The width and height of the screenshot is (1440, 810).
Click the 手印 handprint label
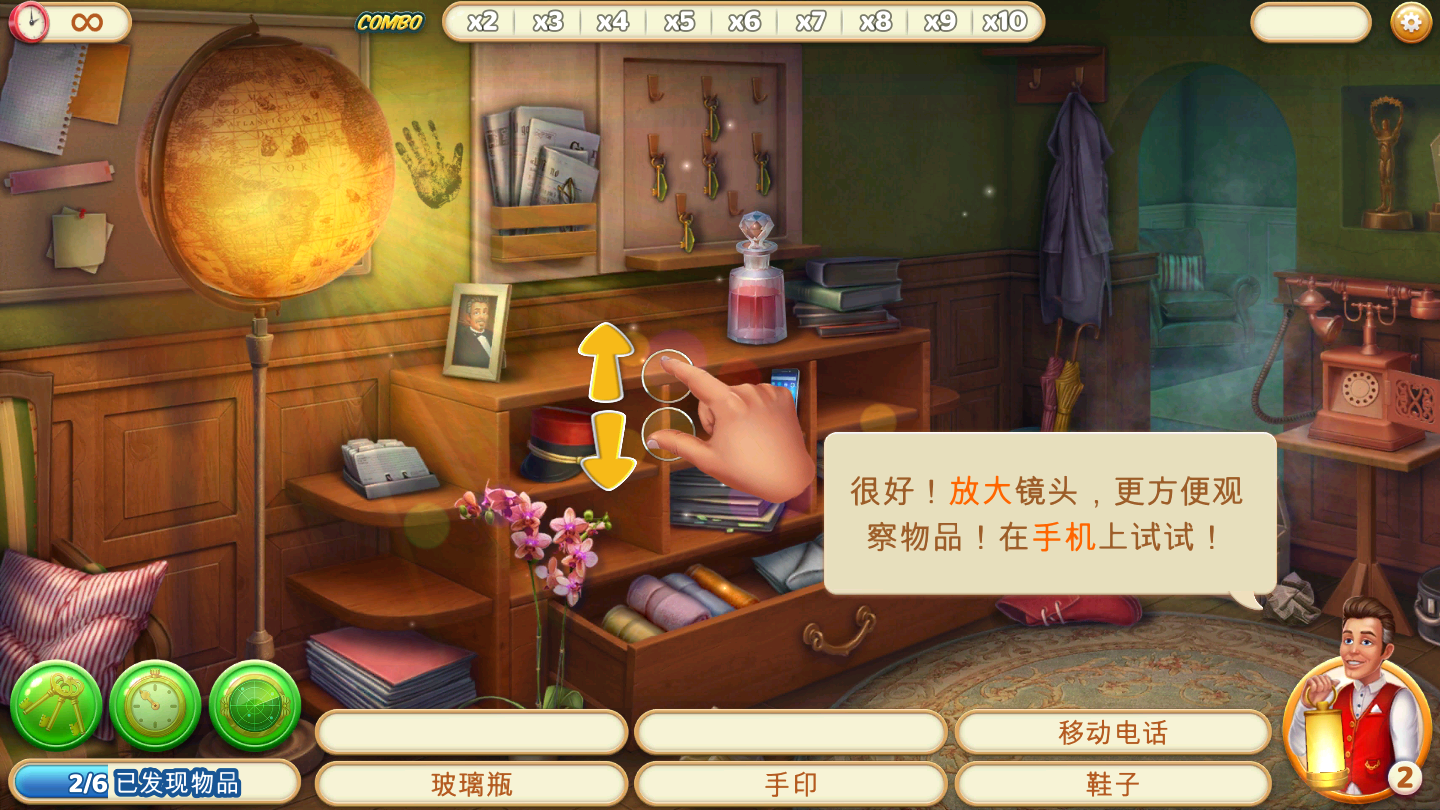791,786
